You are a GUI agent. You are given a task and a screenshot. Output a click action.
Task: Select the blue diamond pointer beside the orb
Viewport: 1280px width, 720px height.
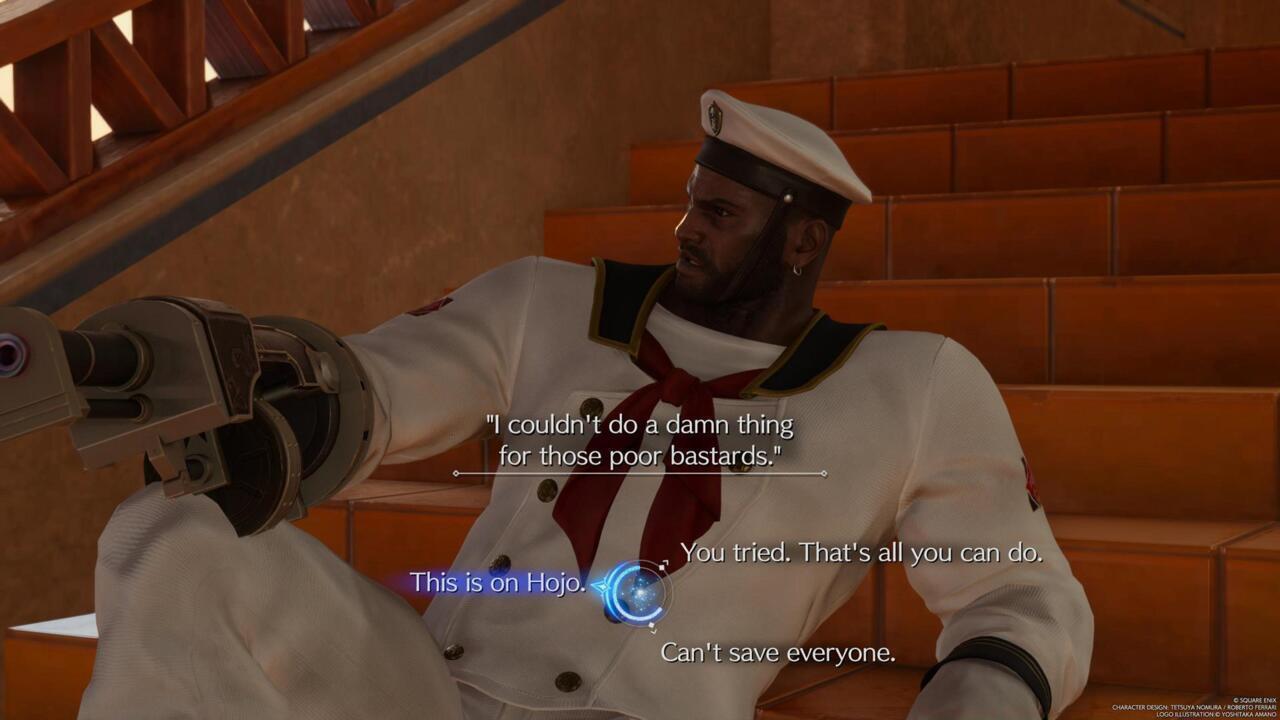pos(602,586)
